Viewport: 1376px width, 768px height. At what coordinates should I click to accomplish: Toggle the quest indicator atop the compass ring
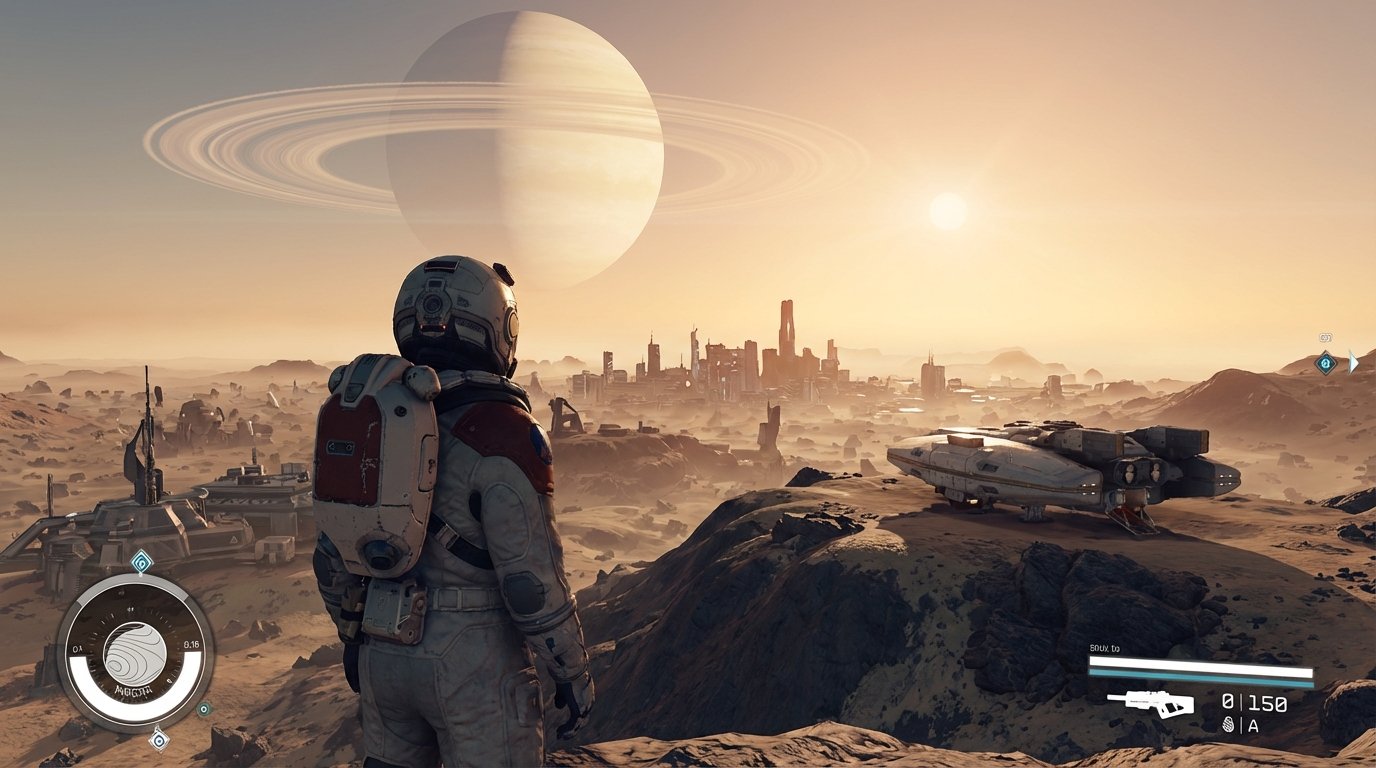coord(140,561)
